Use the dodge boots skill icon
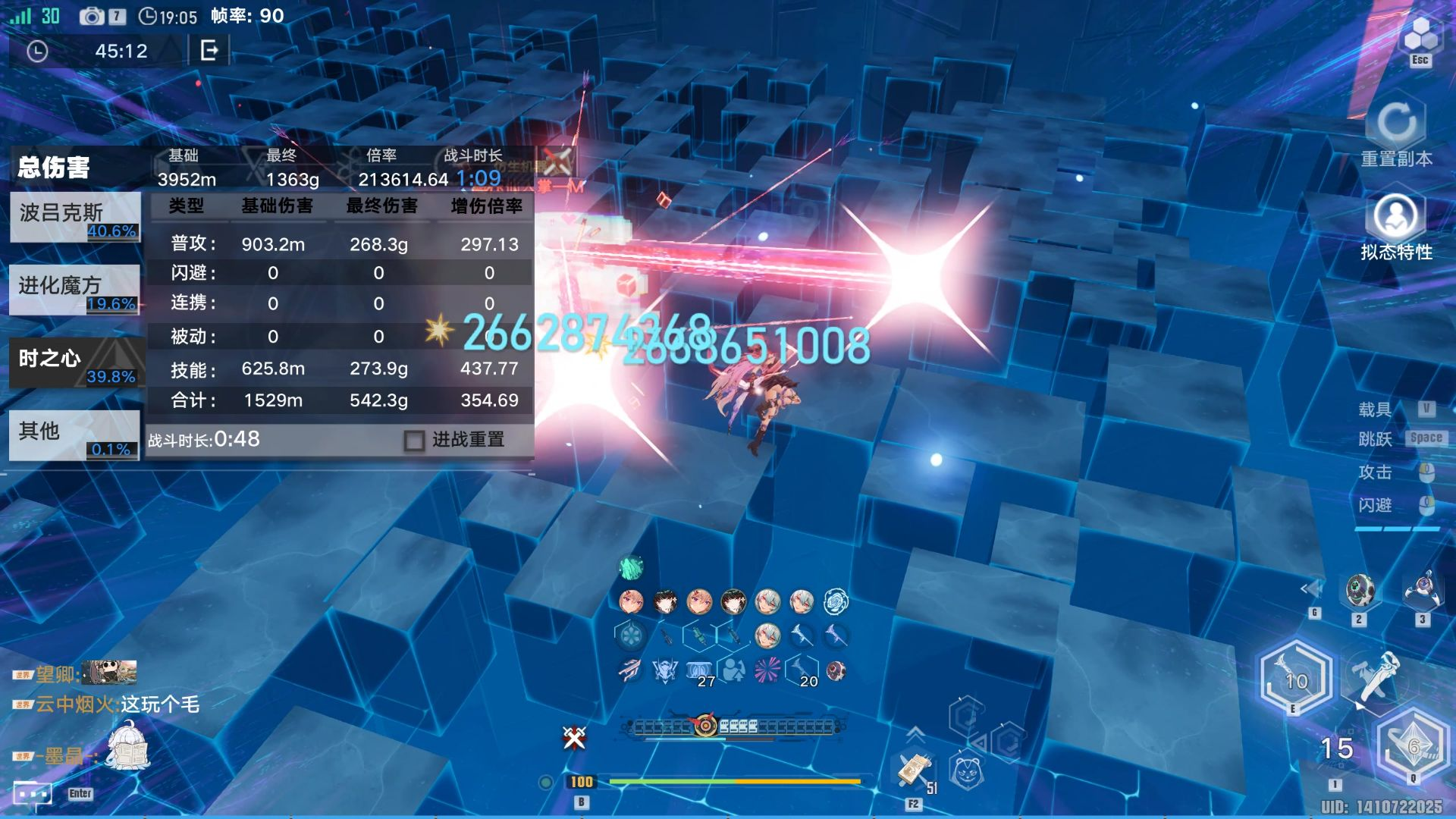 [1375, 676]
